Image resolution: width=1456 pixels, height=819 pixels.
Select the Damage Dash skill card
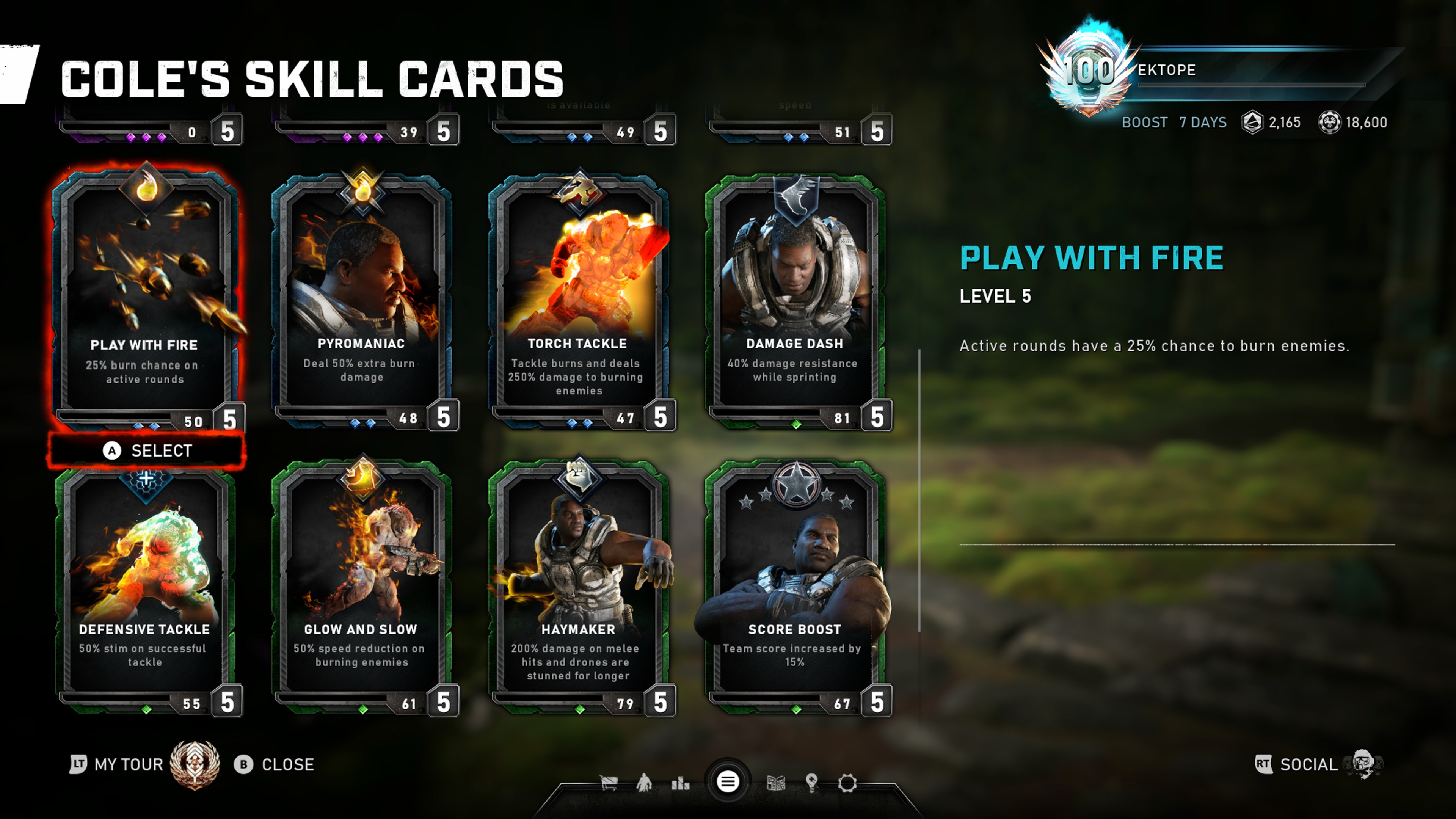(x=795, y=294)
